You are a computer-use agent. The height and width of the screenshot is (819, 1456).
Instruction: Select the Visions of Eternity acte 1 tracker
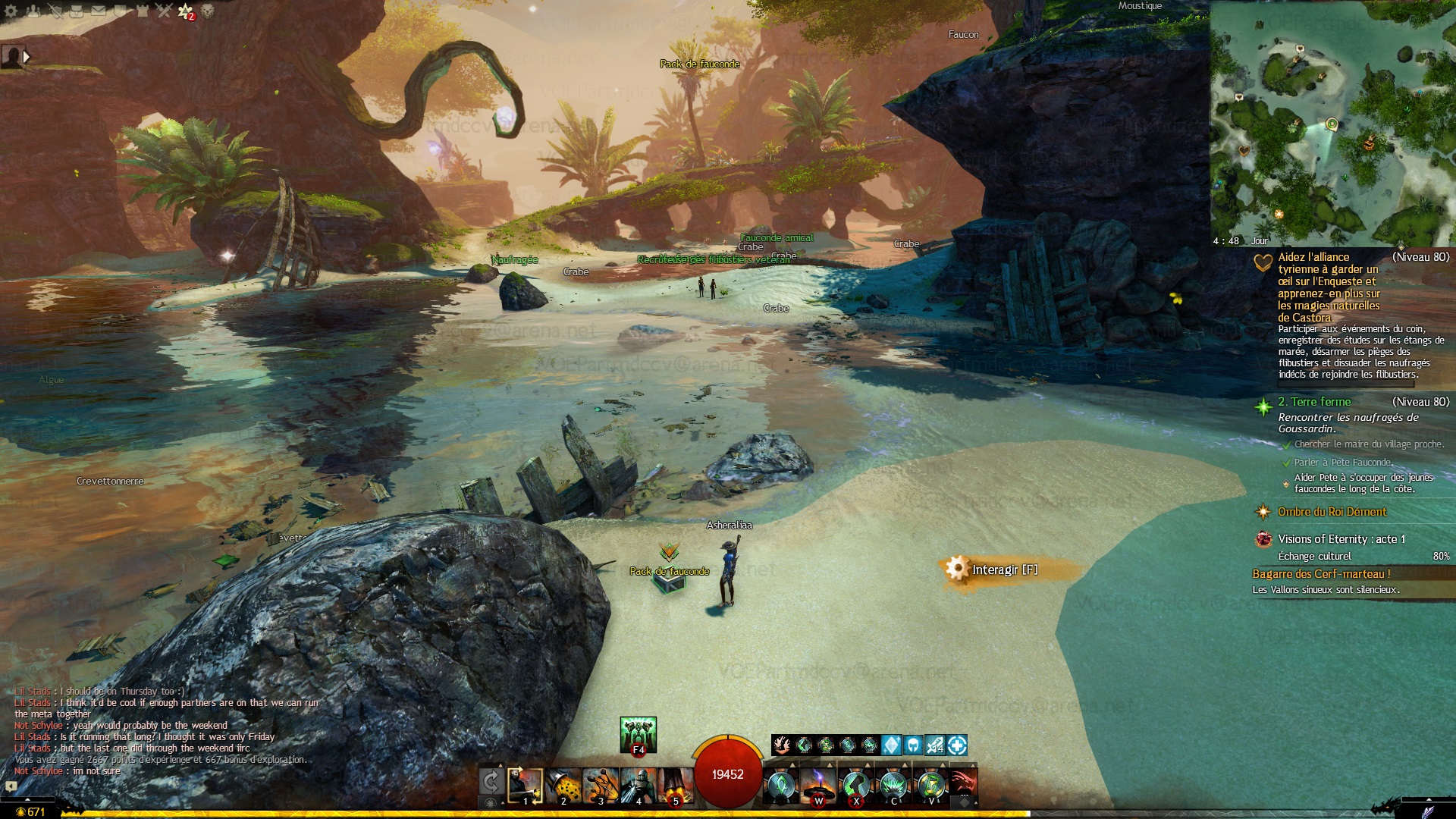[x=1341, y=539]
